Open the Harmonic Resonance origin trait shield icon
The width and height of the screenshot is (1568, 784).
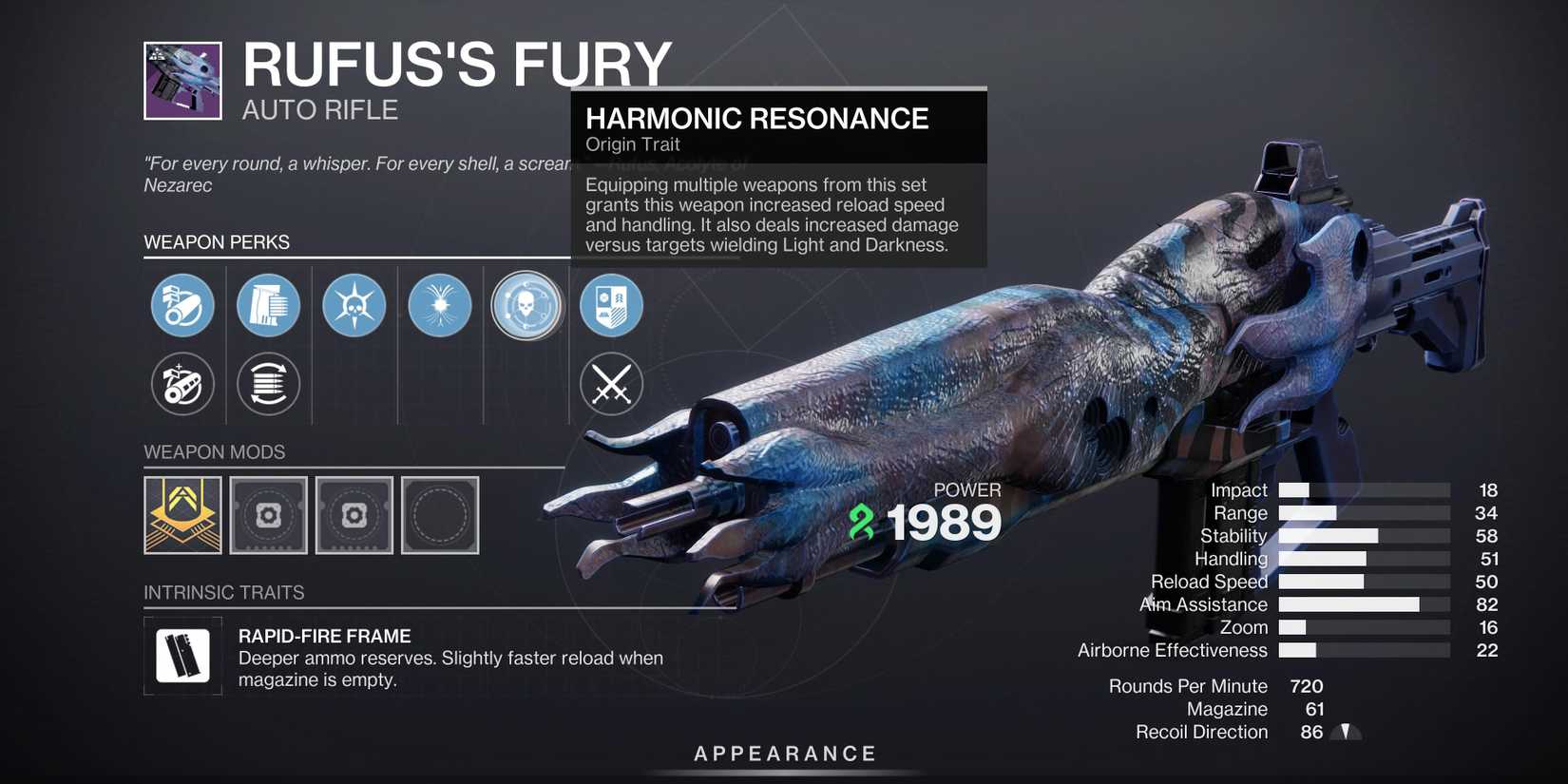tap(611, 305)
